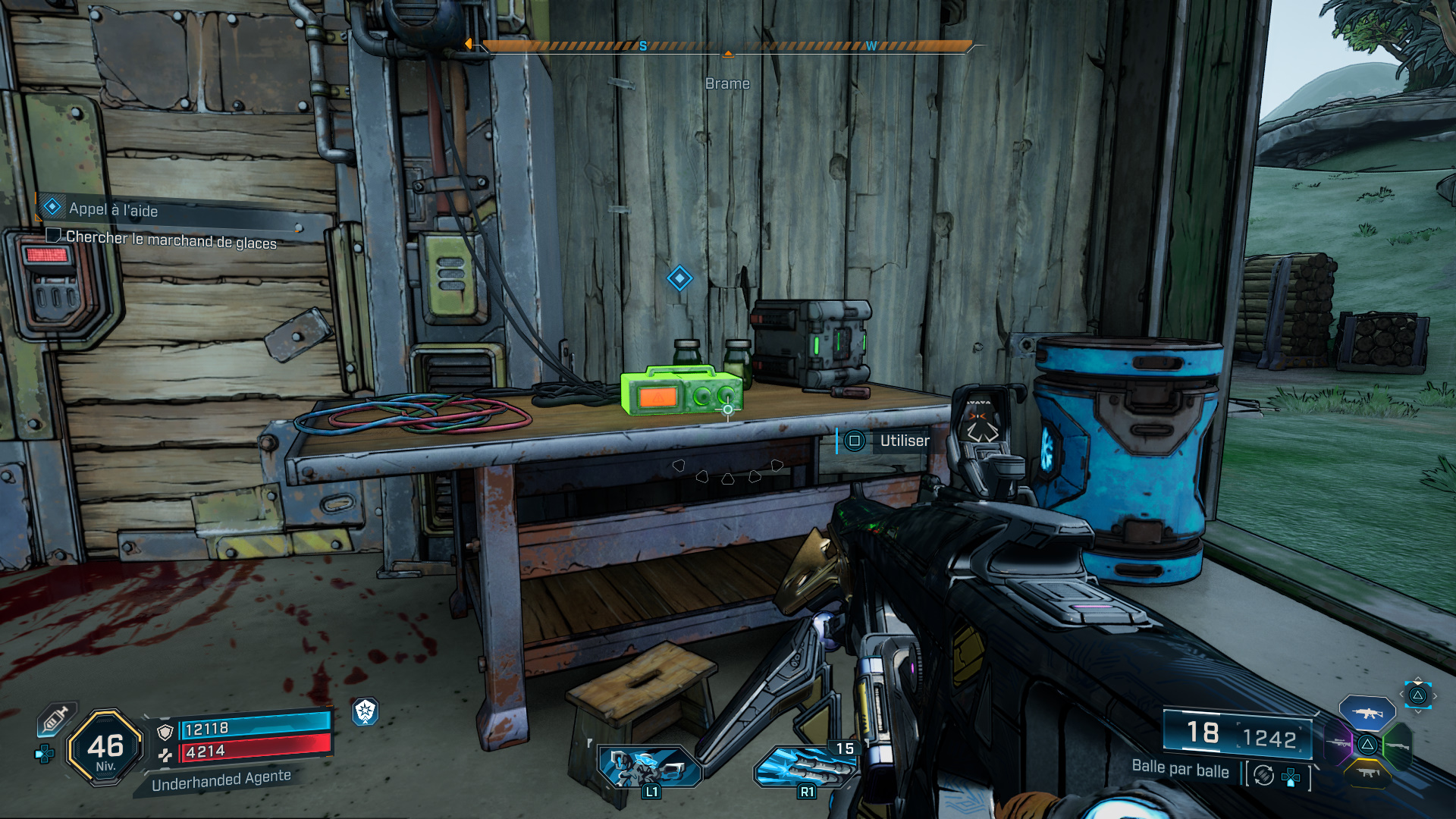Tick the 'Chercher le marchand de glaces' objective checkbox

click(x=53, y=236)
